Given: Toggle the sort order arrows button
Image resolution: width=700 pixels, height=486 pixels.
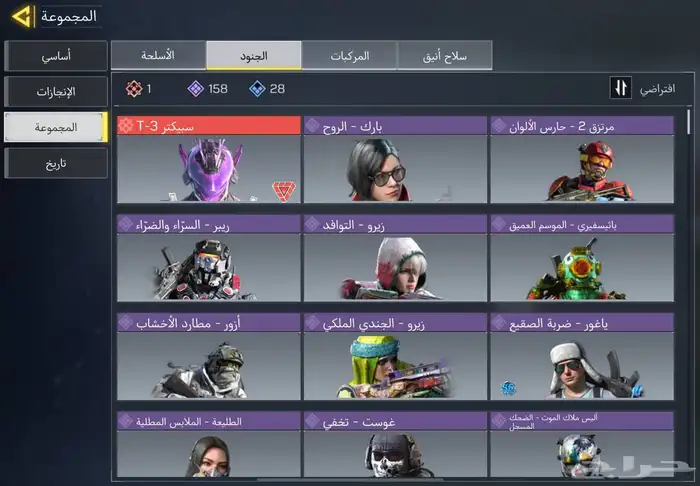Looking at the screenshot, I should [x=621, y=88].
